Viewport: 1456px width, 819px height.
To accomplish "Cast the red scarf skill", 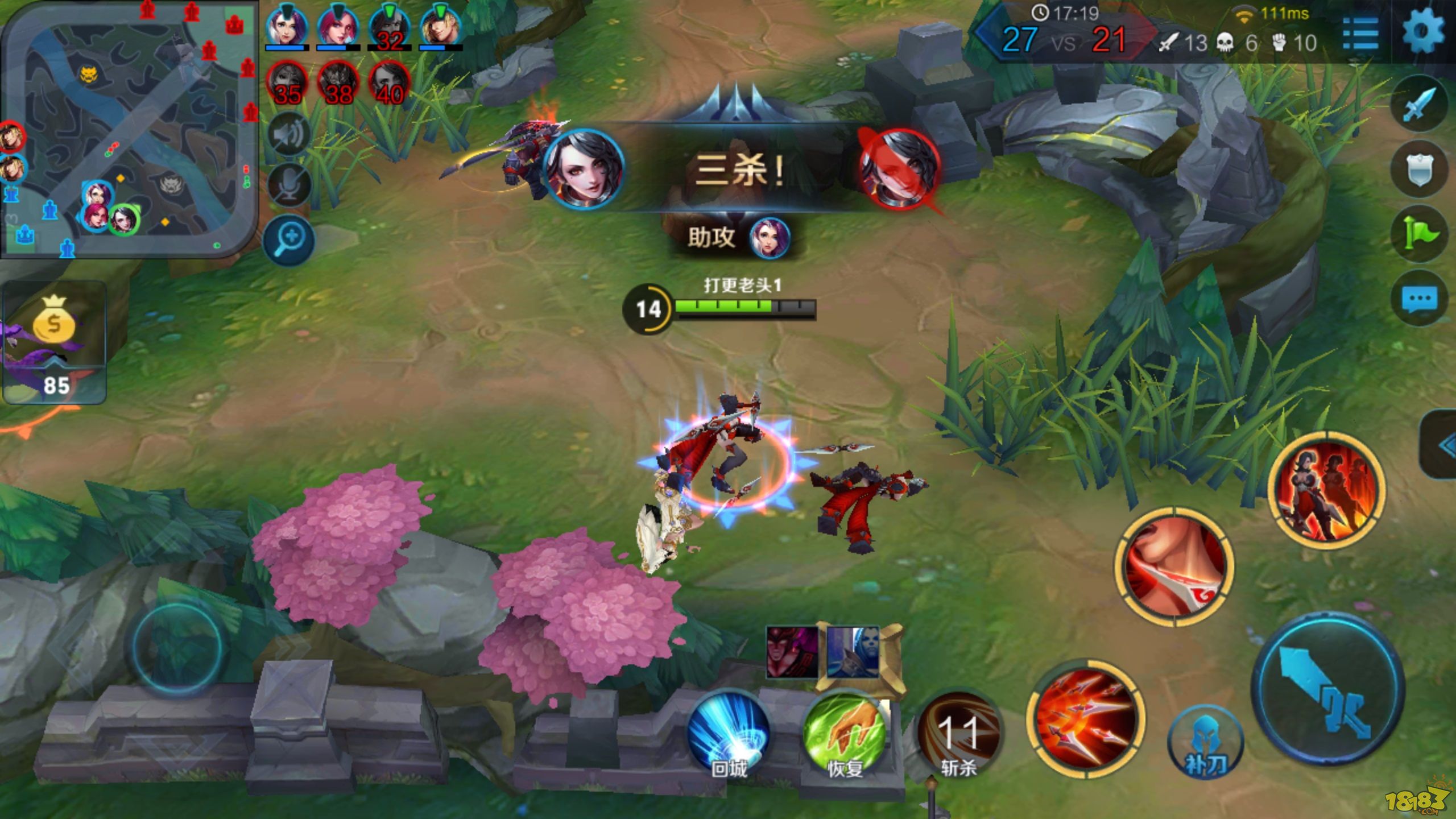I will [1175, 566].
